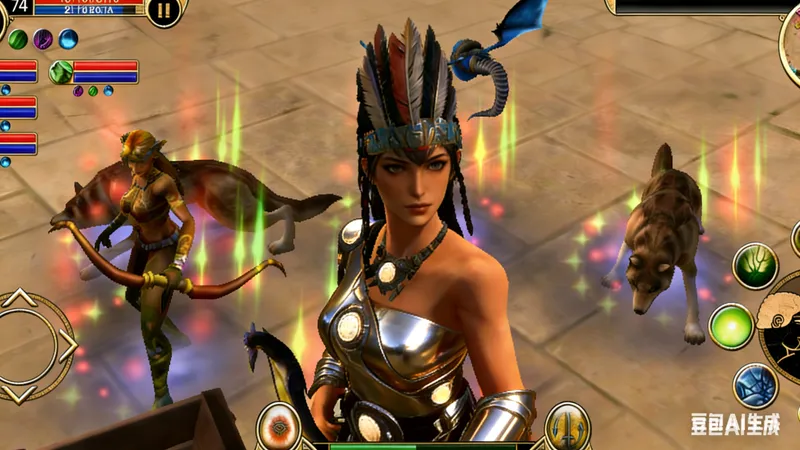Pause the game with the pause button
The height and width of the screenshot is (450, 800).
click(164, 12)
